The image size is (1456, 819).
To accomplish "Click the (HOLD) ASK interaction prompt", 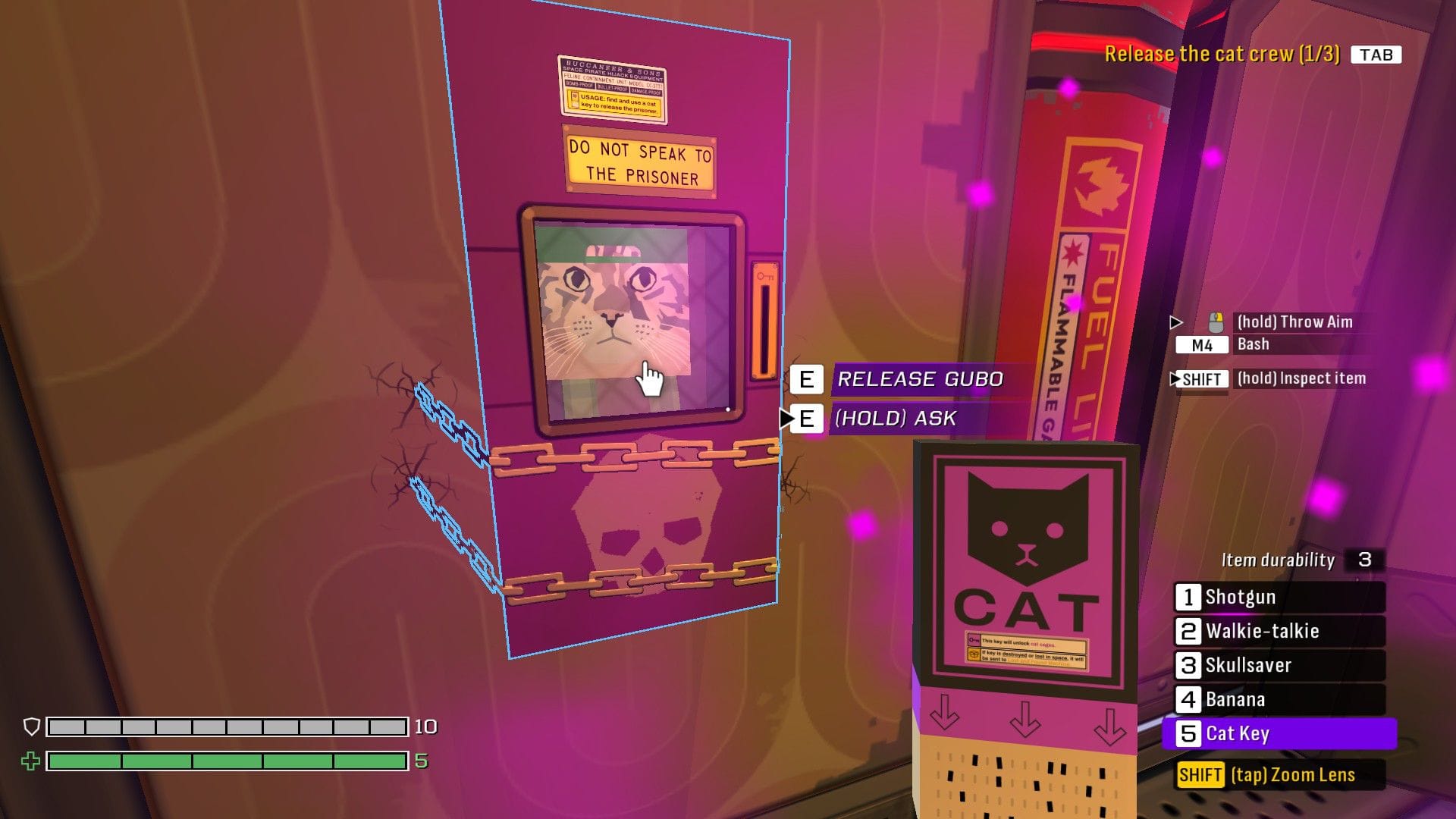I will (x=898, y=418).
